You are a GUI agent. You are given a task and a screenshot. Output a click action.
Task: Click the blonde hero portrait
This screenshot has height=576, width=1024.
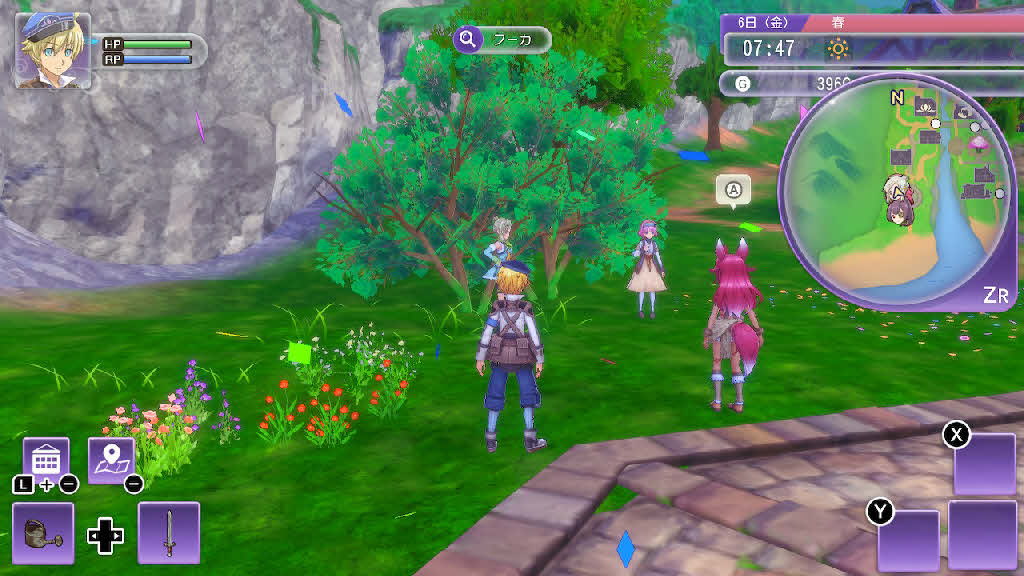[53, 52]
